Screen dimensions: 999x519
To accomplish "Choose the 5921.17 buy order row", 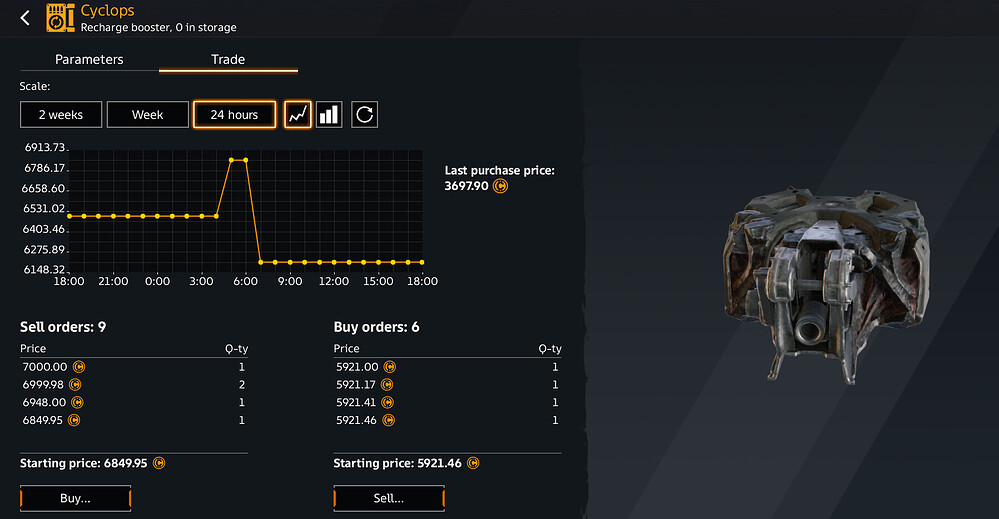I will coord(446,385).
